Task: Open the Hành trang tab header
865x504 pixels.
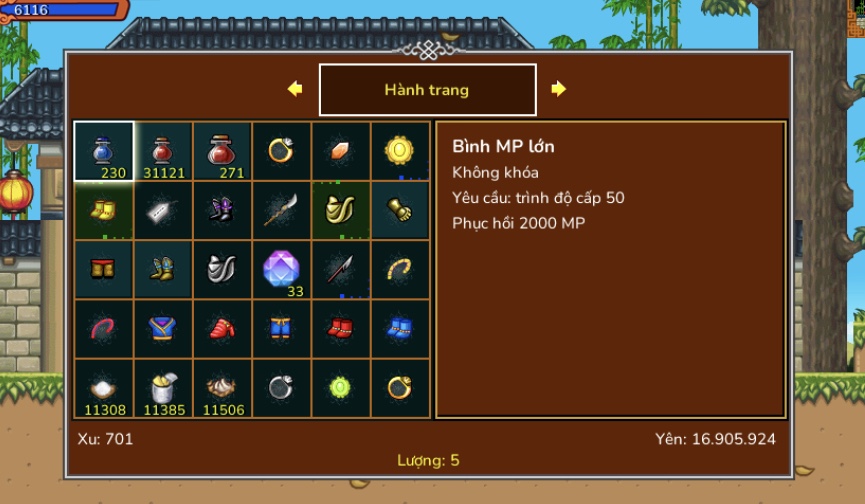Action: point(427,90)
